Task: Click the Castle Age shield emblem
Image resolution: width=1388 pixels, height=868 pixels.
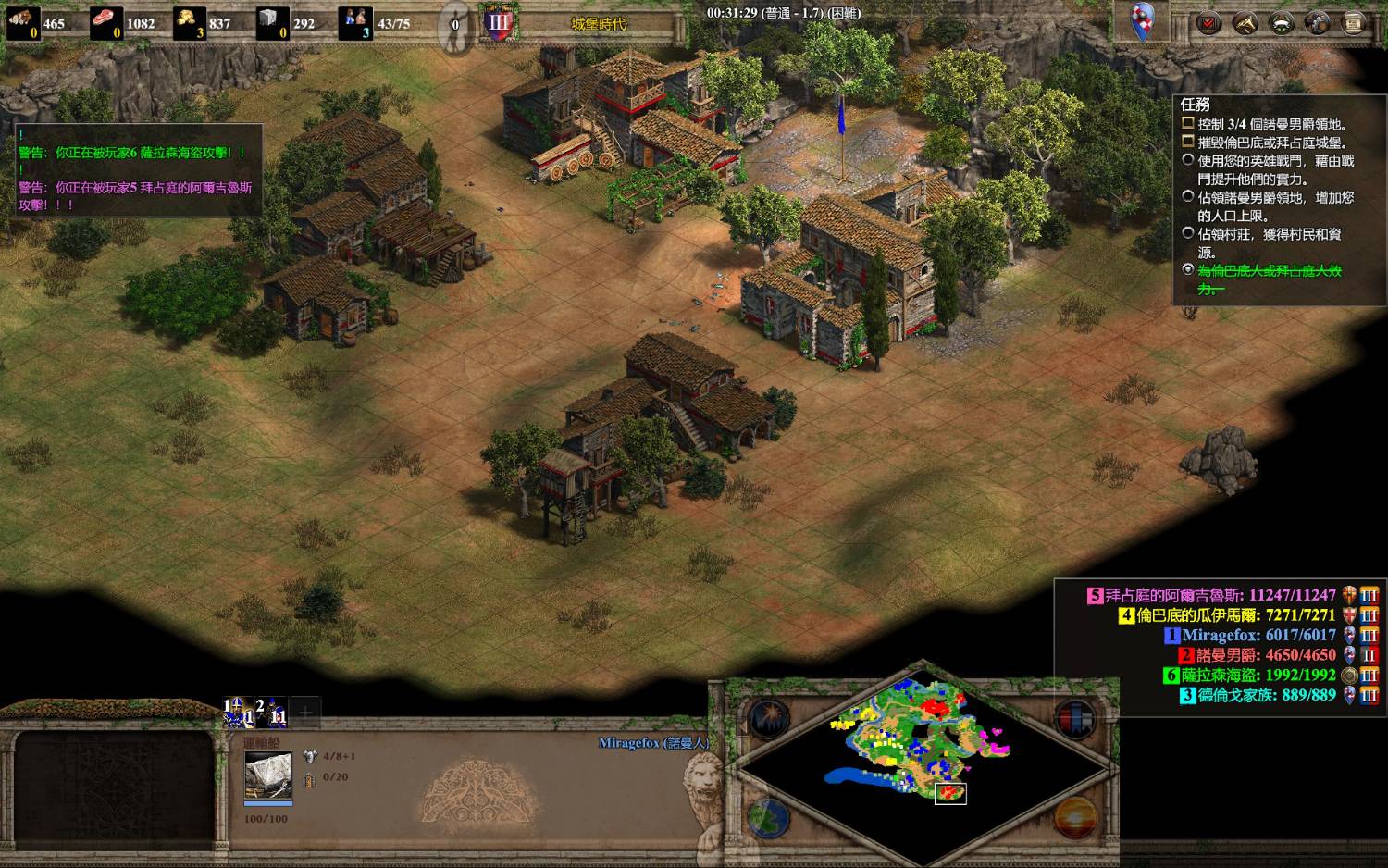Action: (499, 23)
